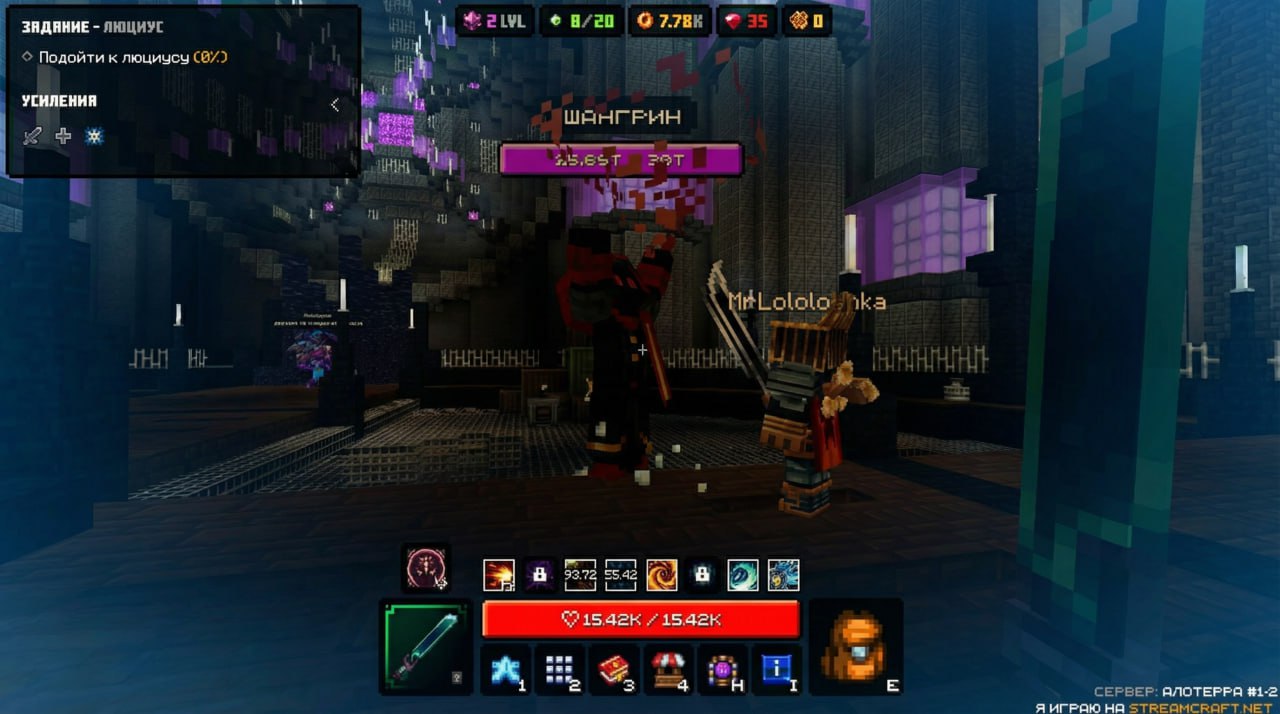Select the teal sword weapon slot

pos(425,647)
